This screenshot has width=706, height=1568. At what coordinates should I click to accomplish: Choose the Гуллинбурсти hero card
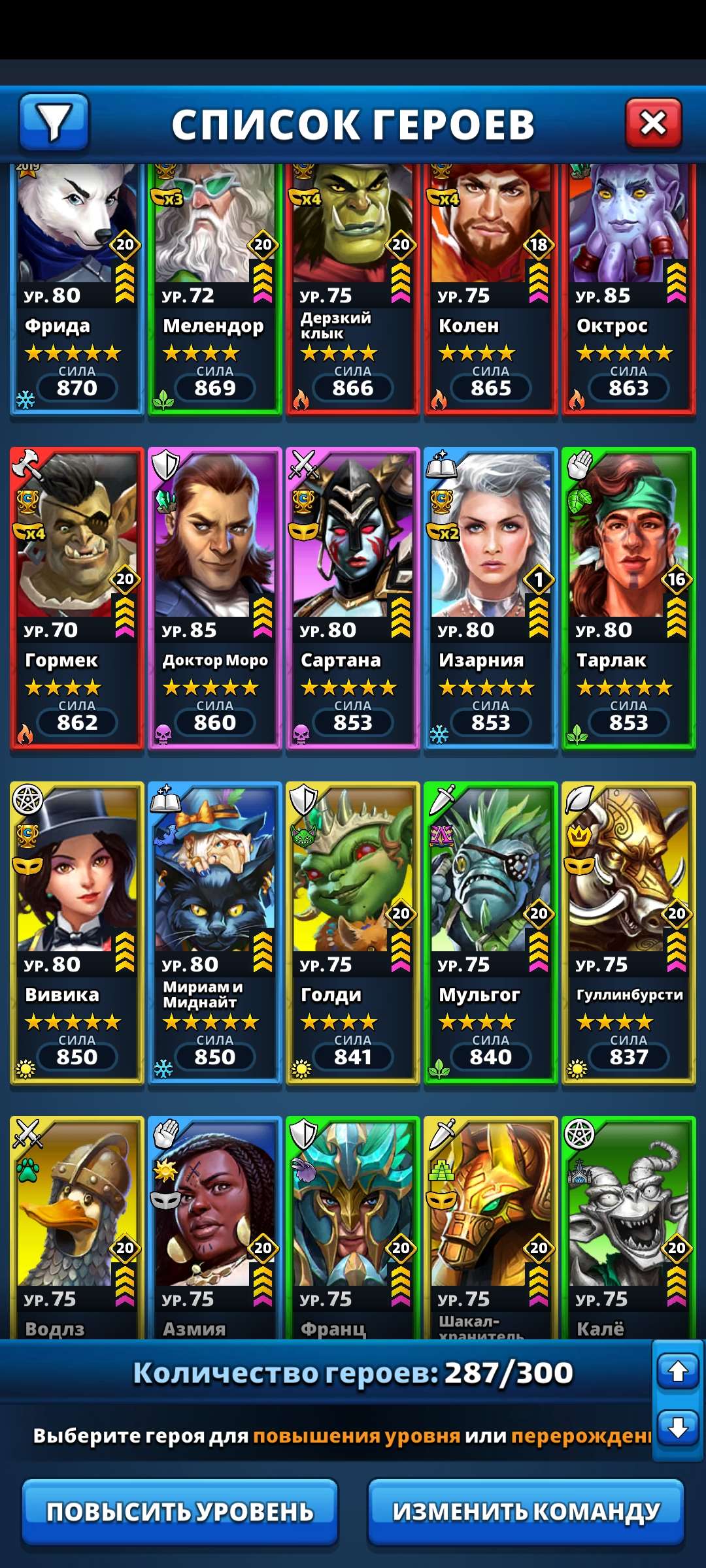pyautogui.click(x=628, y=932)
